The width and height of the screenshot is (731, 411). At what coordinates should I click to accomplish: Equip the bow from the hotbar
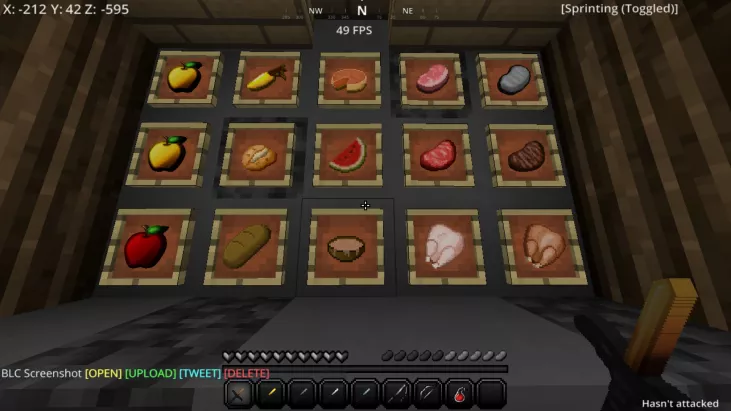427,394
